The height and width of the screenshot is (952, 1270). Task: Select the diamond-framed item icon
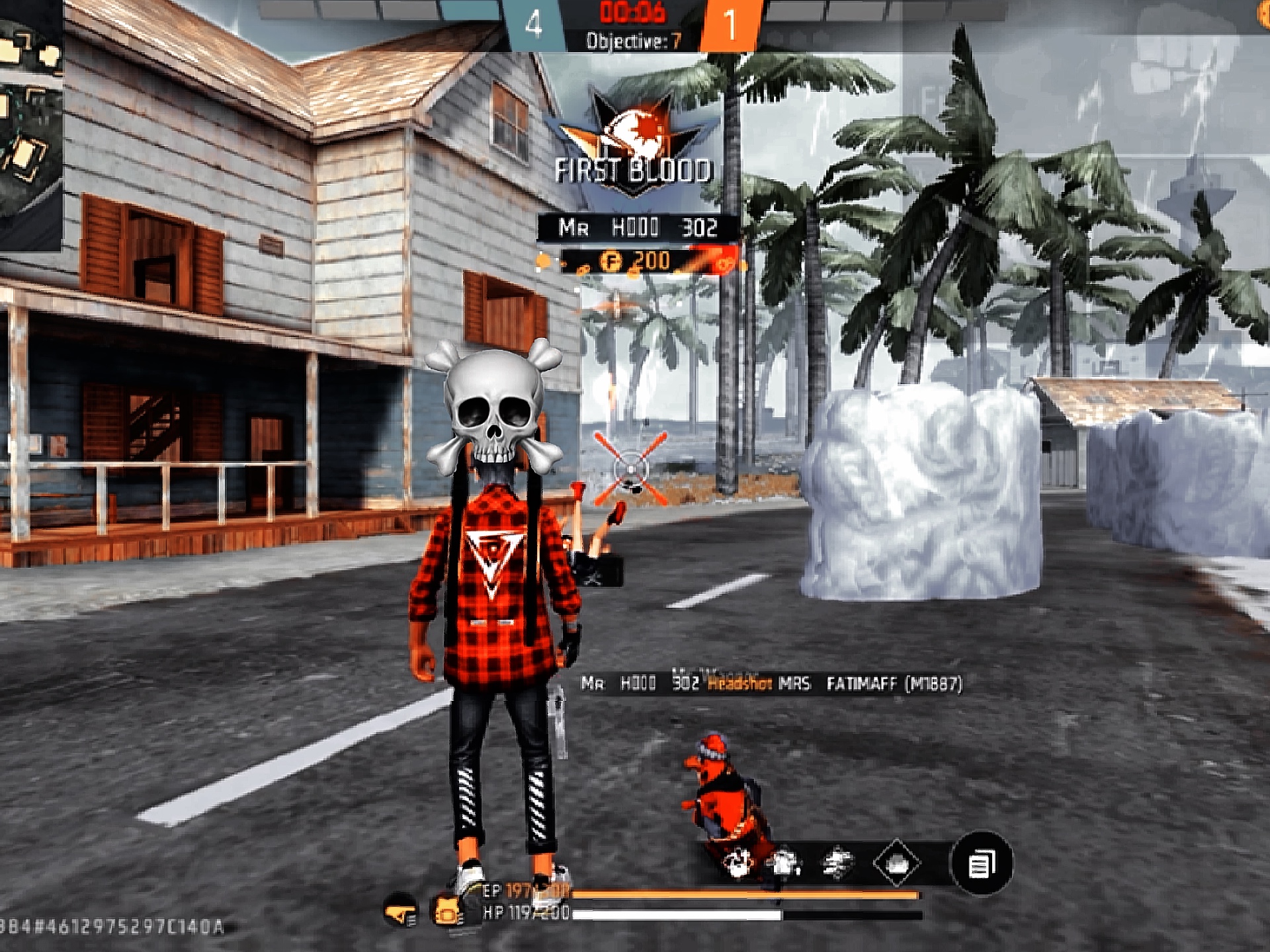tap(896, 863)
